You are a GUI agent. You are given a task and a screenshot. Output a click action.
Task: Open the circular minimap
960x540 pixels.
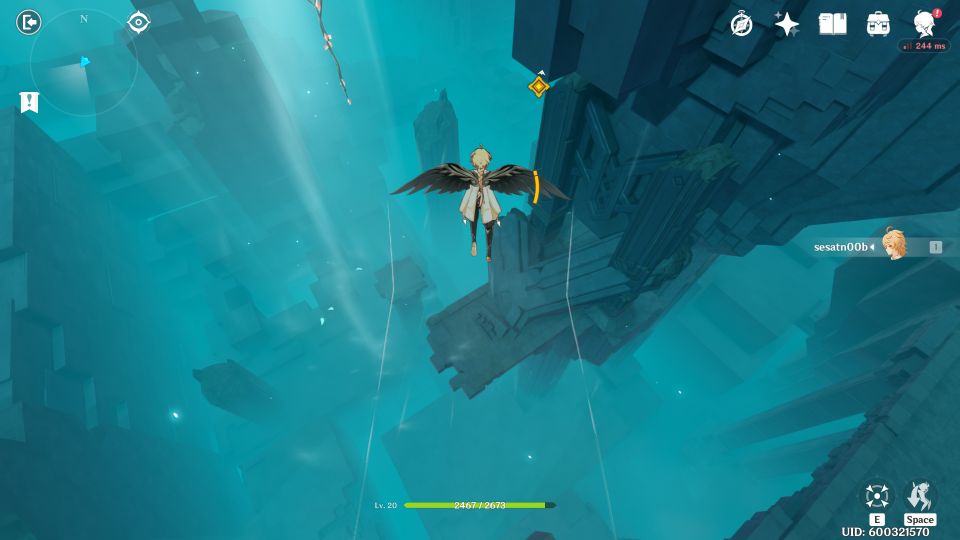pyautogui.click(x=84, y=64)
